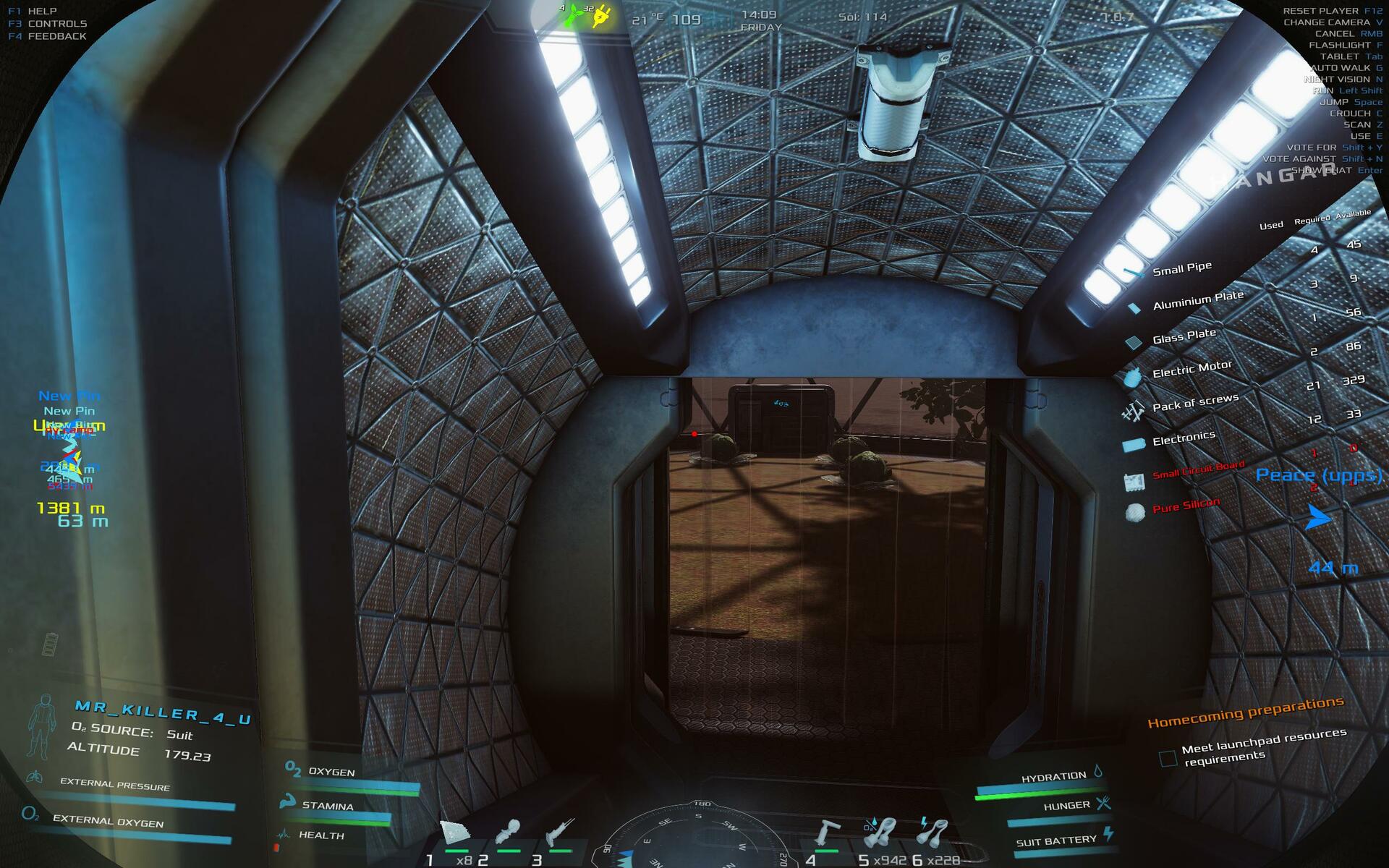This screenshot has width=1389, height=868.
Task: Tick the Meet launchpad resources requirements checkbox
Action: pyautogui.click(x=1167, y=758)
